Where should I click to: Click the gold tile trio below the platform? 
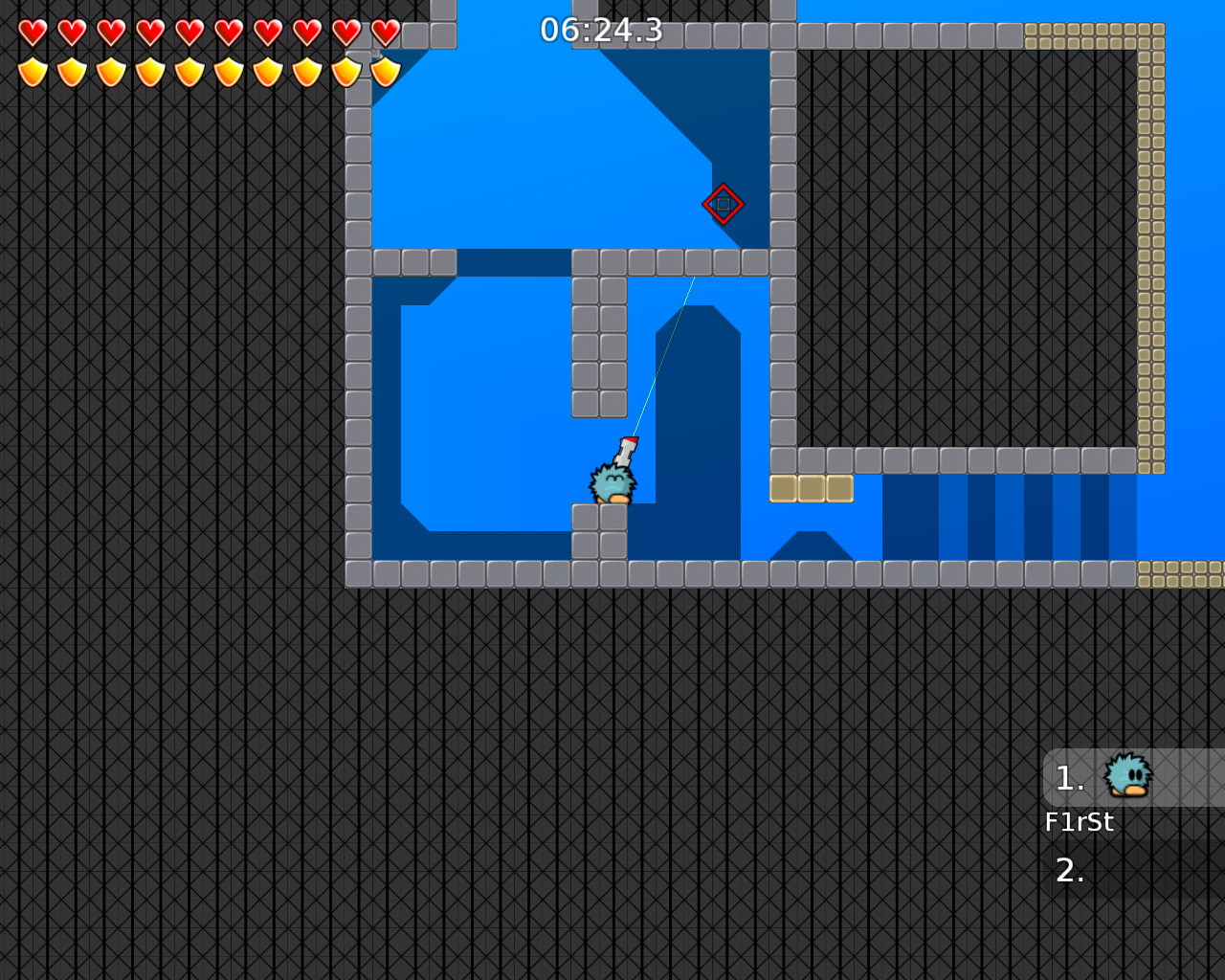(811, 488)
